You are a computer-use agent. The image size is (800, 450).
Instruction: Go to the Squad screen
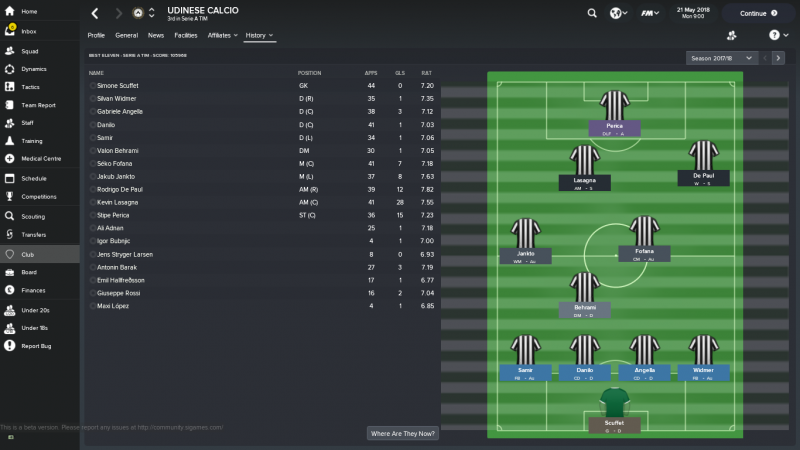click(29, 50)
